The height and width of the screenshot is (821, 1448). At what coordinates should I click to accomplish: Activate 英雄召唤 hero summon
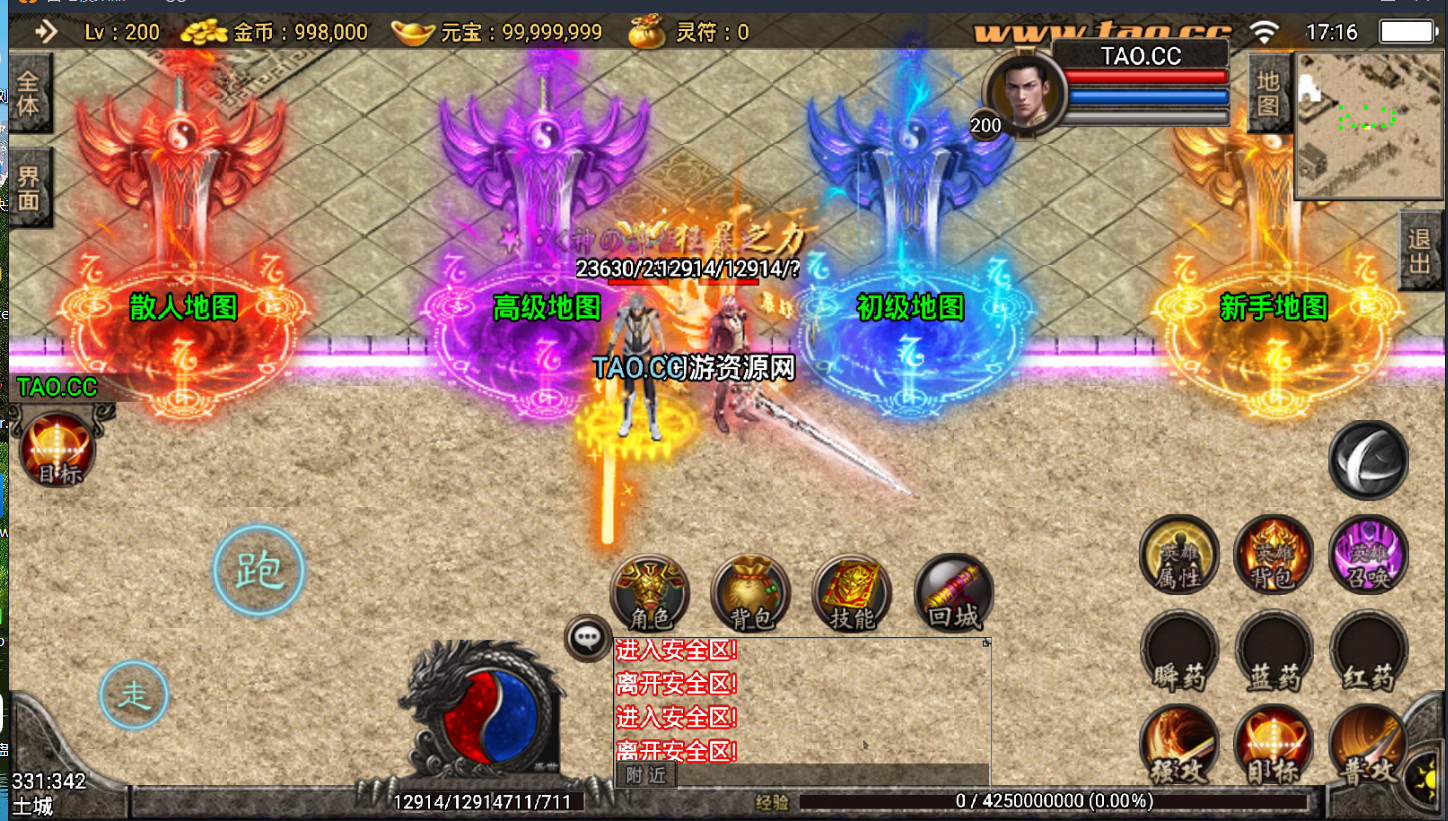tap(1368, 554)
